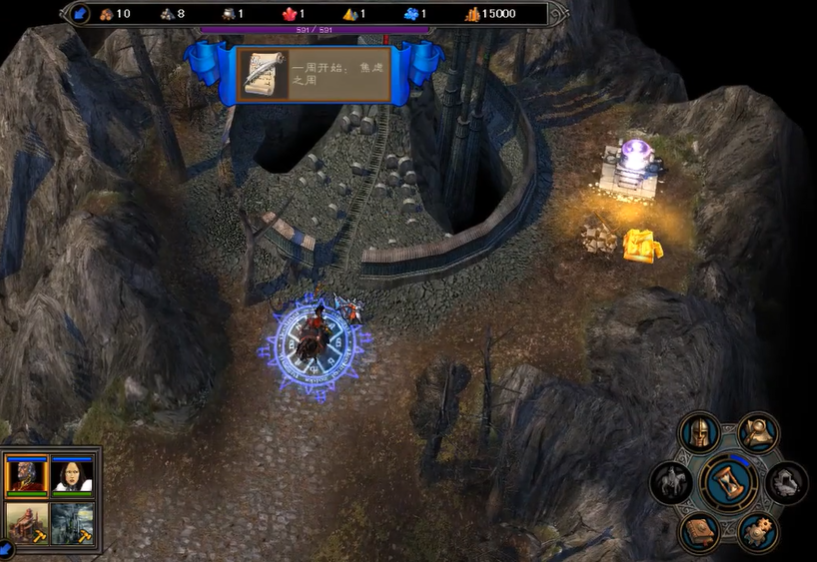Open the week-start scroll notification
Viewport: 817px width, 562px height.
point(265,75)
